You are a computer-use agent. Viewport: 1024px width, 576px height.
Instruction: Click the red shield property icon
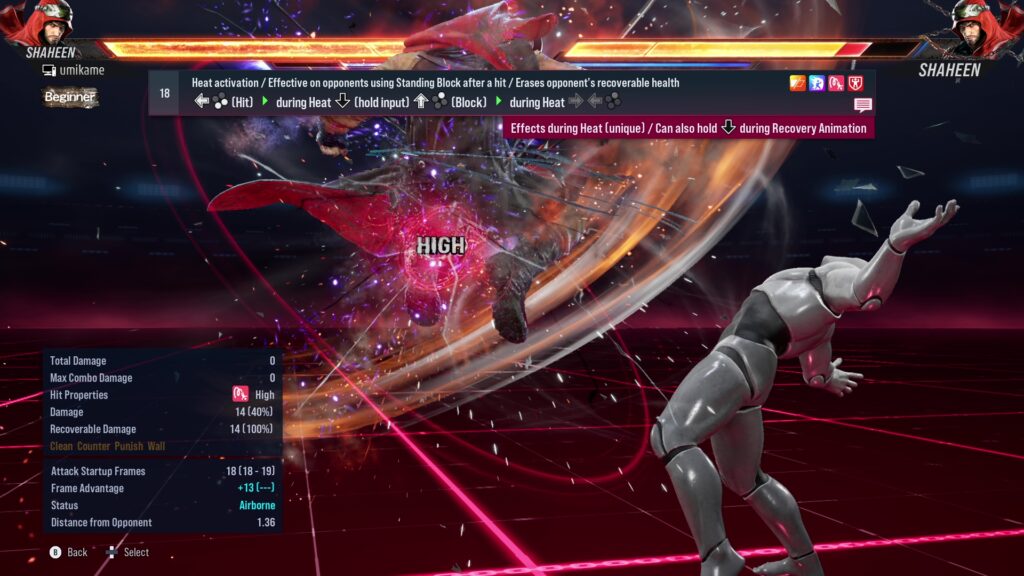[856, 83]
